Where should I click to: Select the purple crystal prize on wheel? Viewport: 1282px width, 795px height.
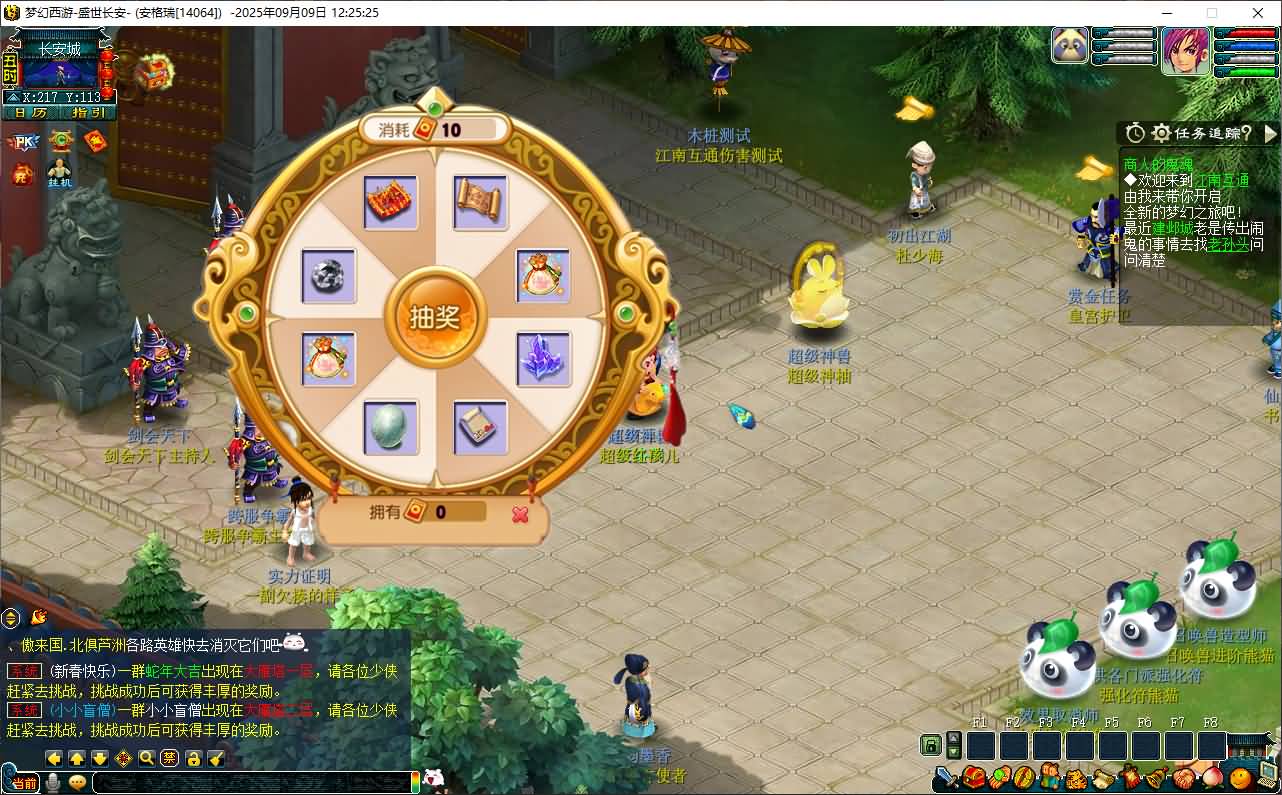coord(543,357)
